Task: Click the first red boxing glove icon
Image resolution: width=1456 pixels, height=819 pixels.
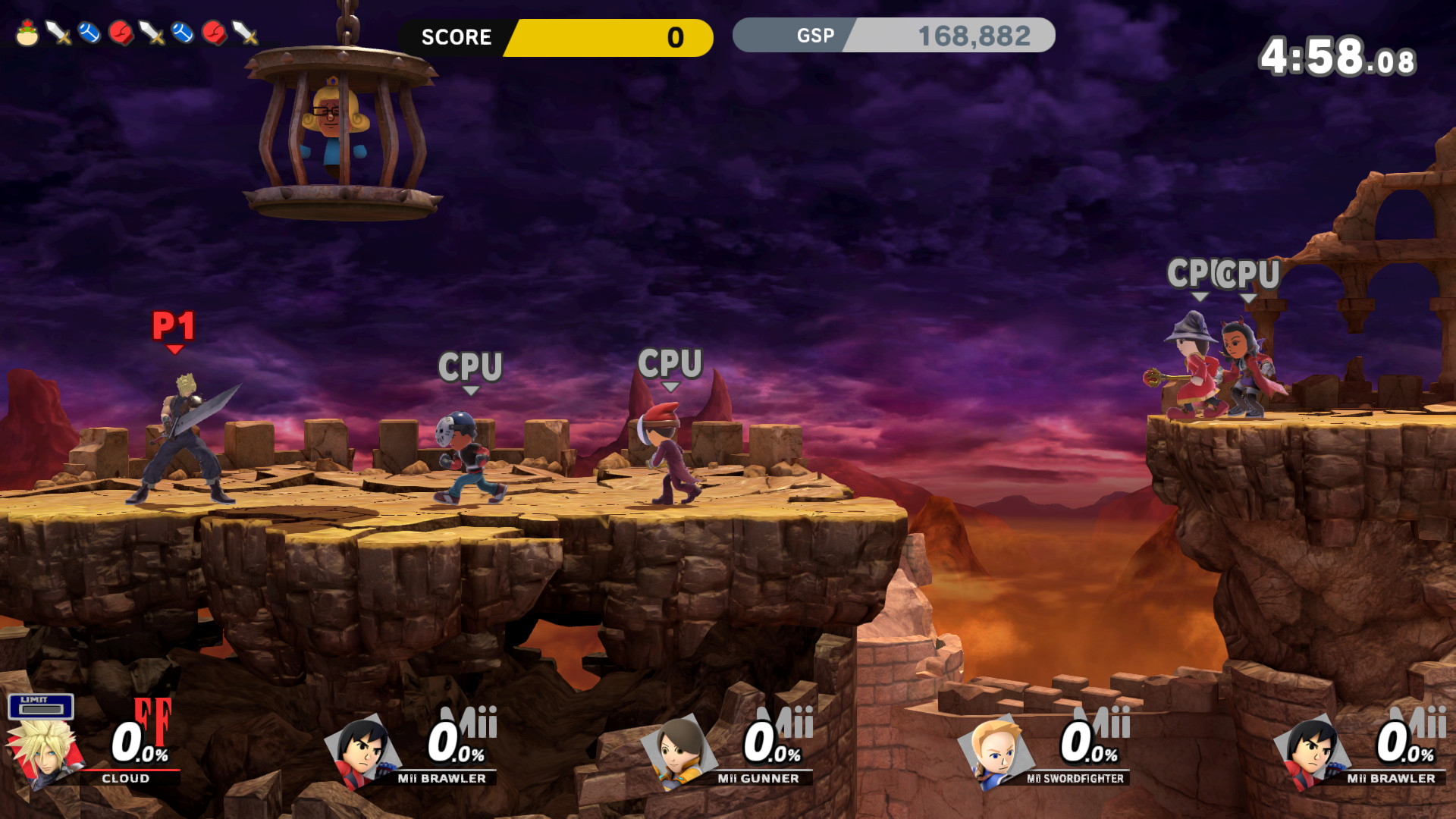Action: pyautogui.click(x=121, y=31)
